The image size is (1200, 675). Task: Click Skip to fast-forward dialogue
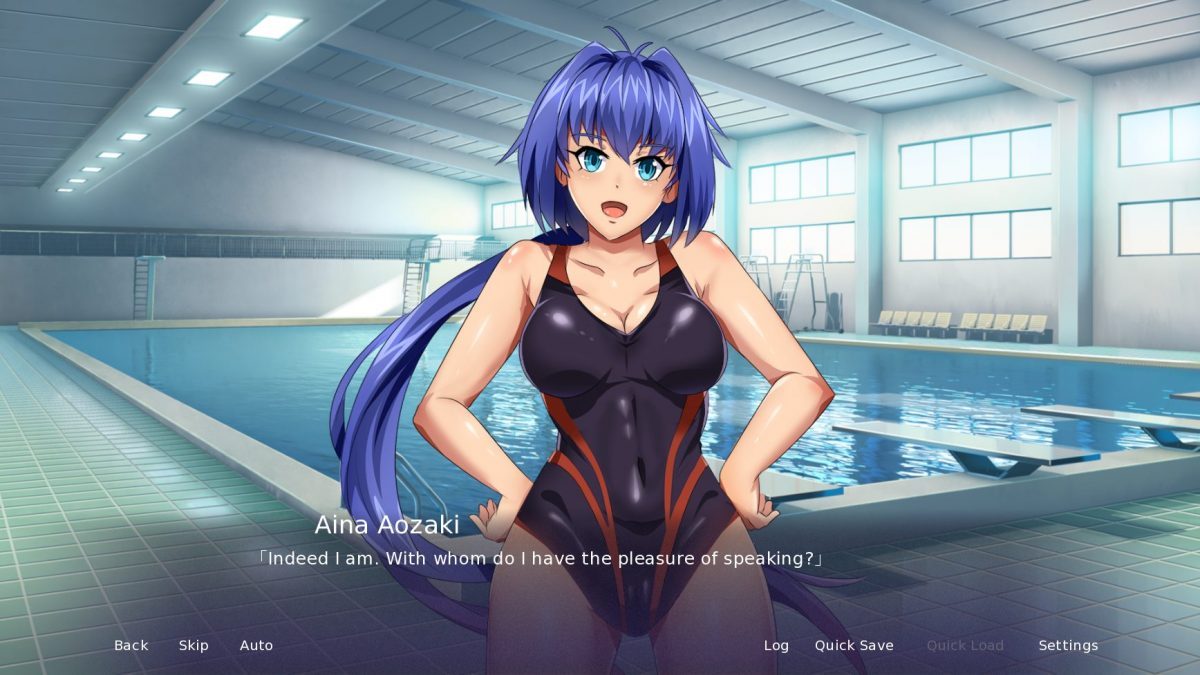[194, 645]
